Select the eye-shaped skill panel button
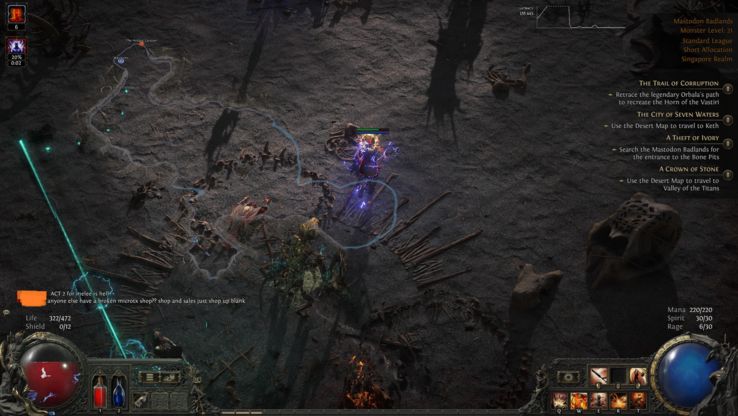 point(569,378)
